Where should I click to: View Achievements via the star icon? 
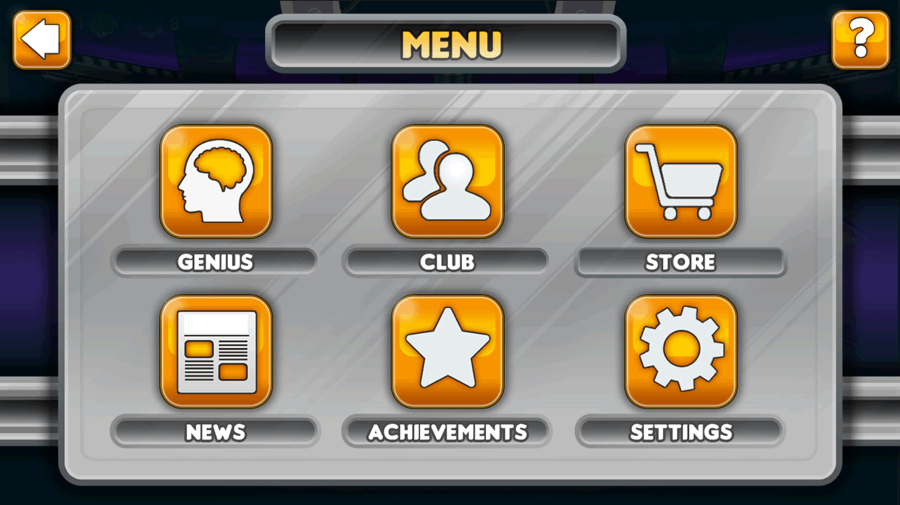(447, 351)
